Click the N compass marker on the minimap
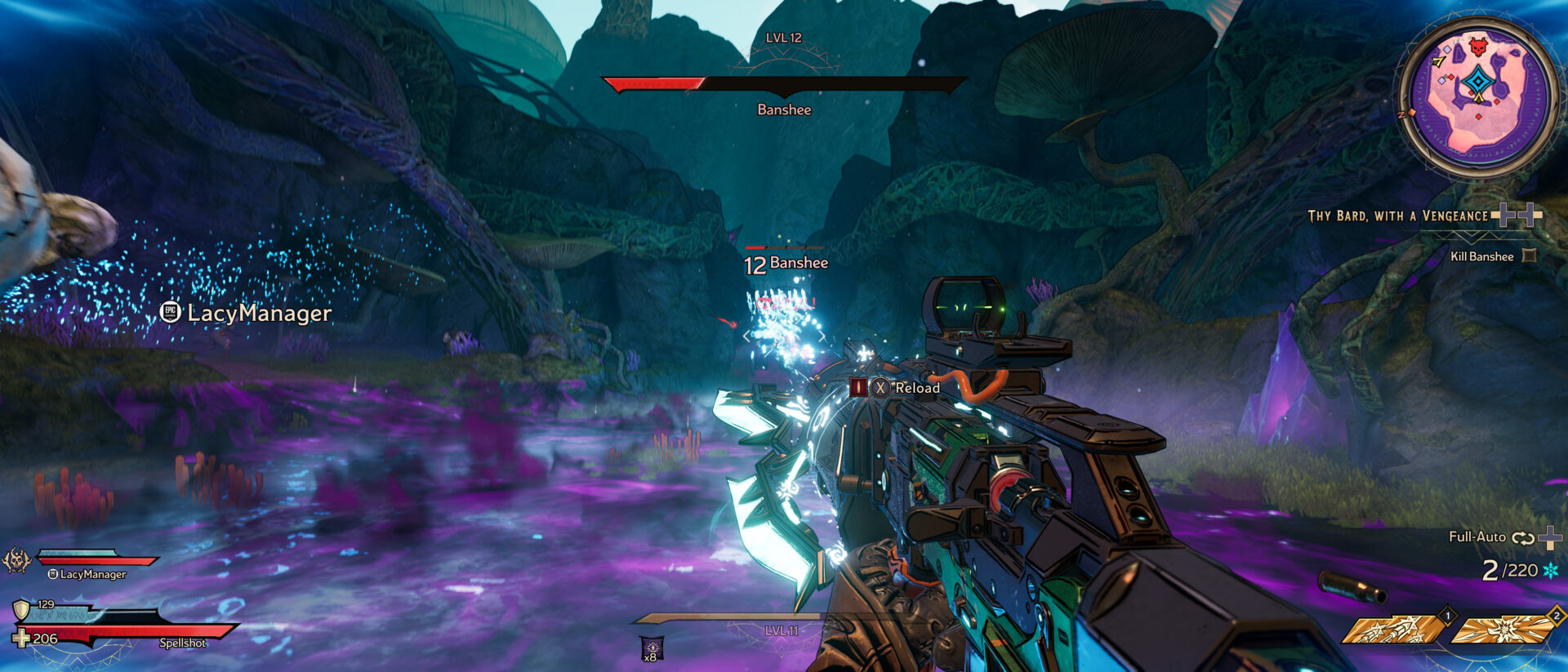 pyautogui.click(x=1402, y=114)
